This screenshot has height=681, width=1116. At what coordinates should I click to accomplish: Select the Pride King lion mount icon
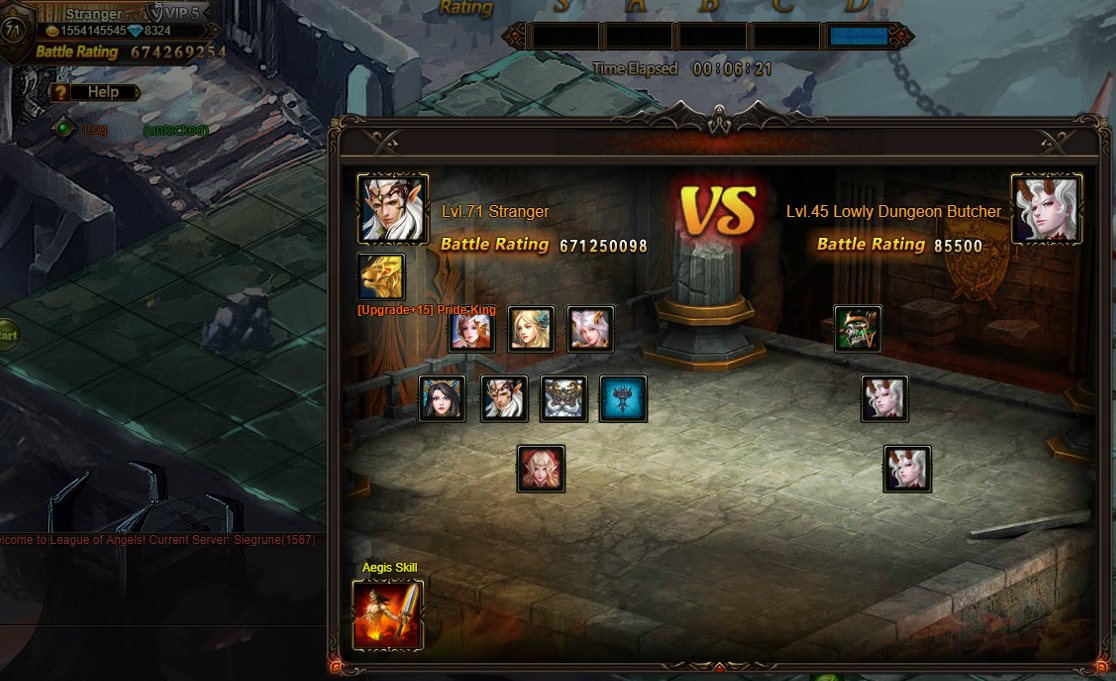(x=381, y=277)
